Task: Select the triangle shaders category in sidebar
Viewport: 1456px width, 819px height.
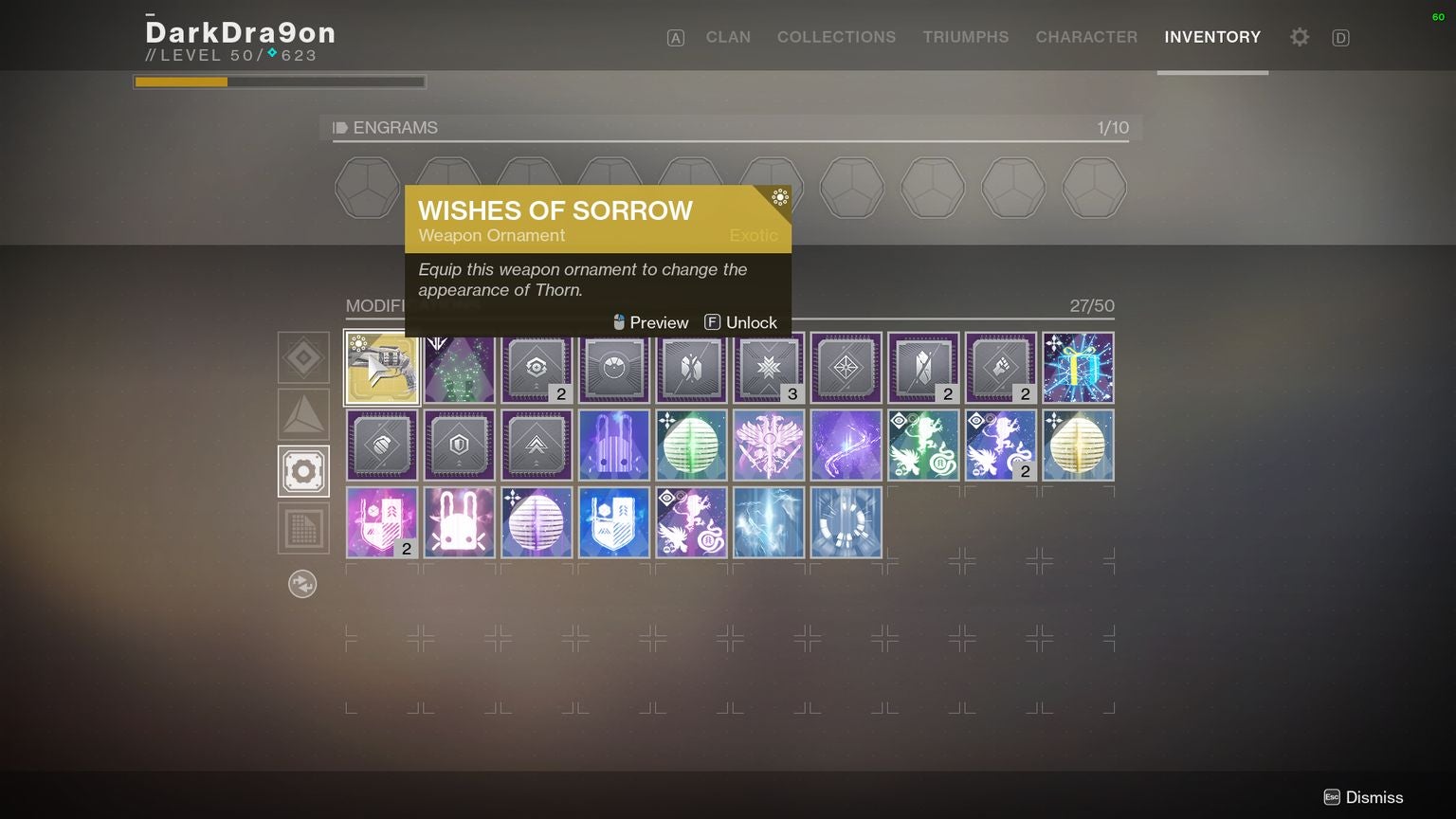Action: (302, 414)
